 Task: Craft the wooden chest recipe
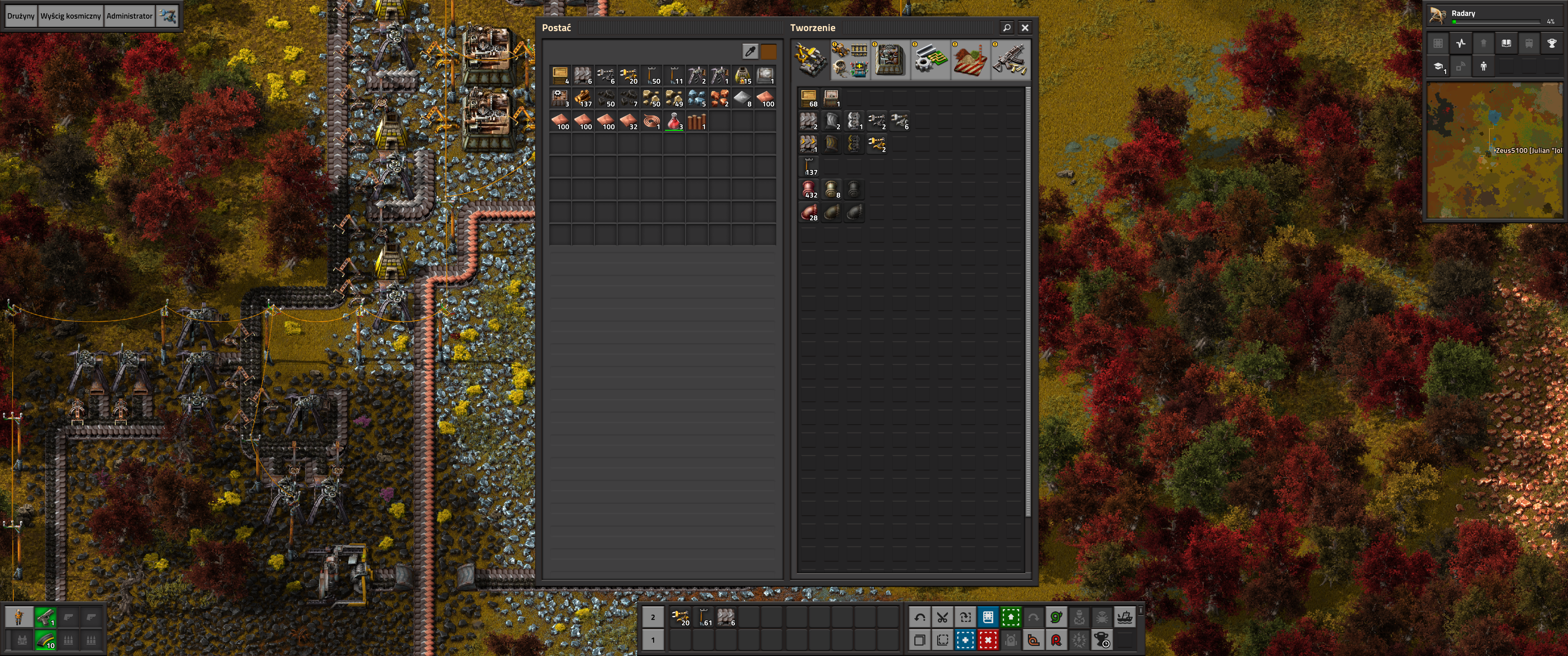point(808,97)
